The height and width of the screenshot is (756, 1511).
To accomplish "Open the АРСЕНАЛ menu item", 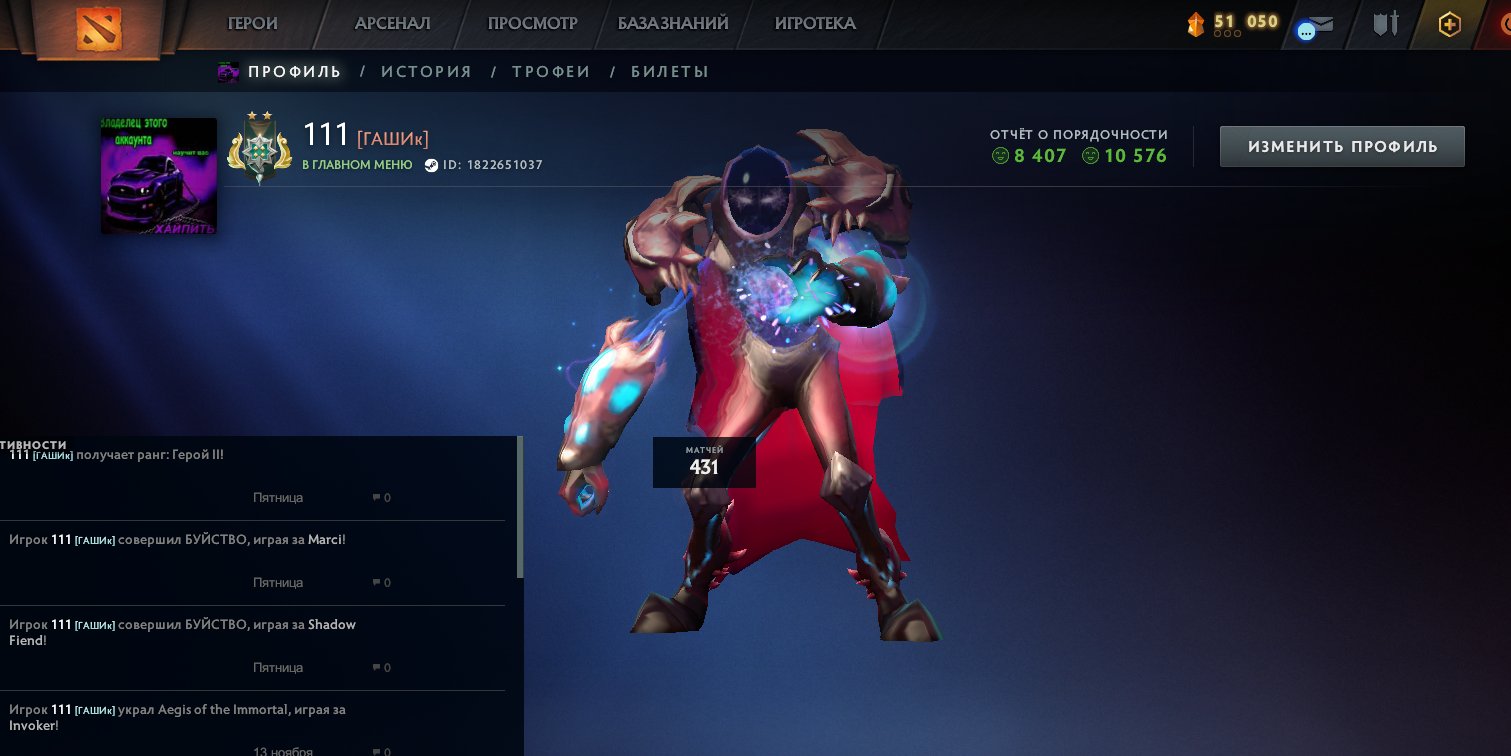I will (391, 24).
